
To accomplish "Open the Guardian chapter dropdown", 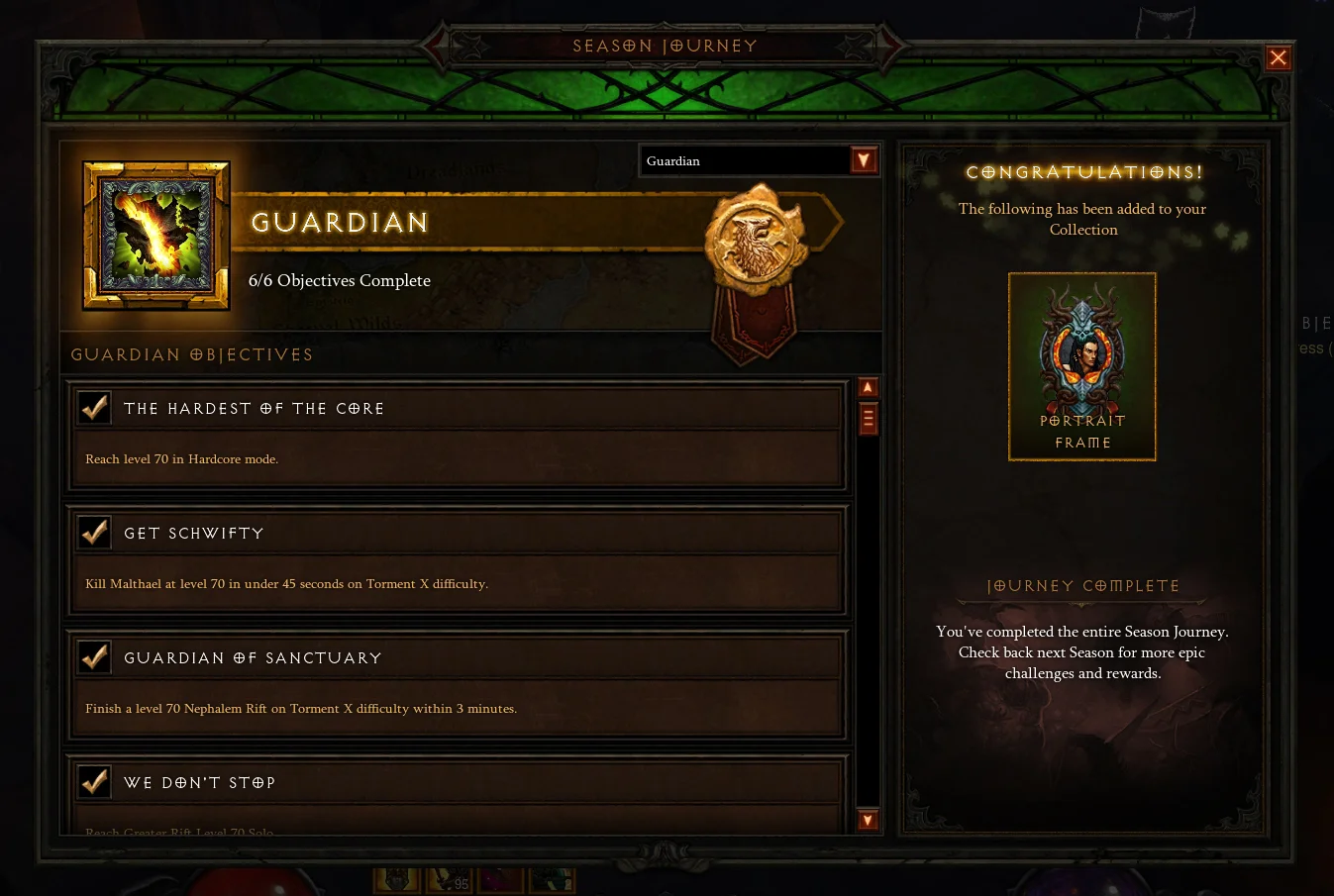I will click(864, 160).
